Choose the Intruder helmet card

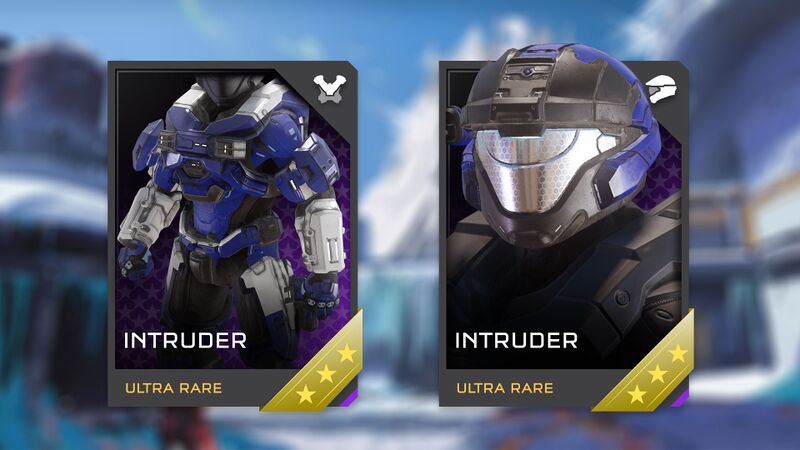565,235
